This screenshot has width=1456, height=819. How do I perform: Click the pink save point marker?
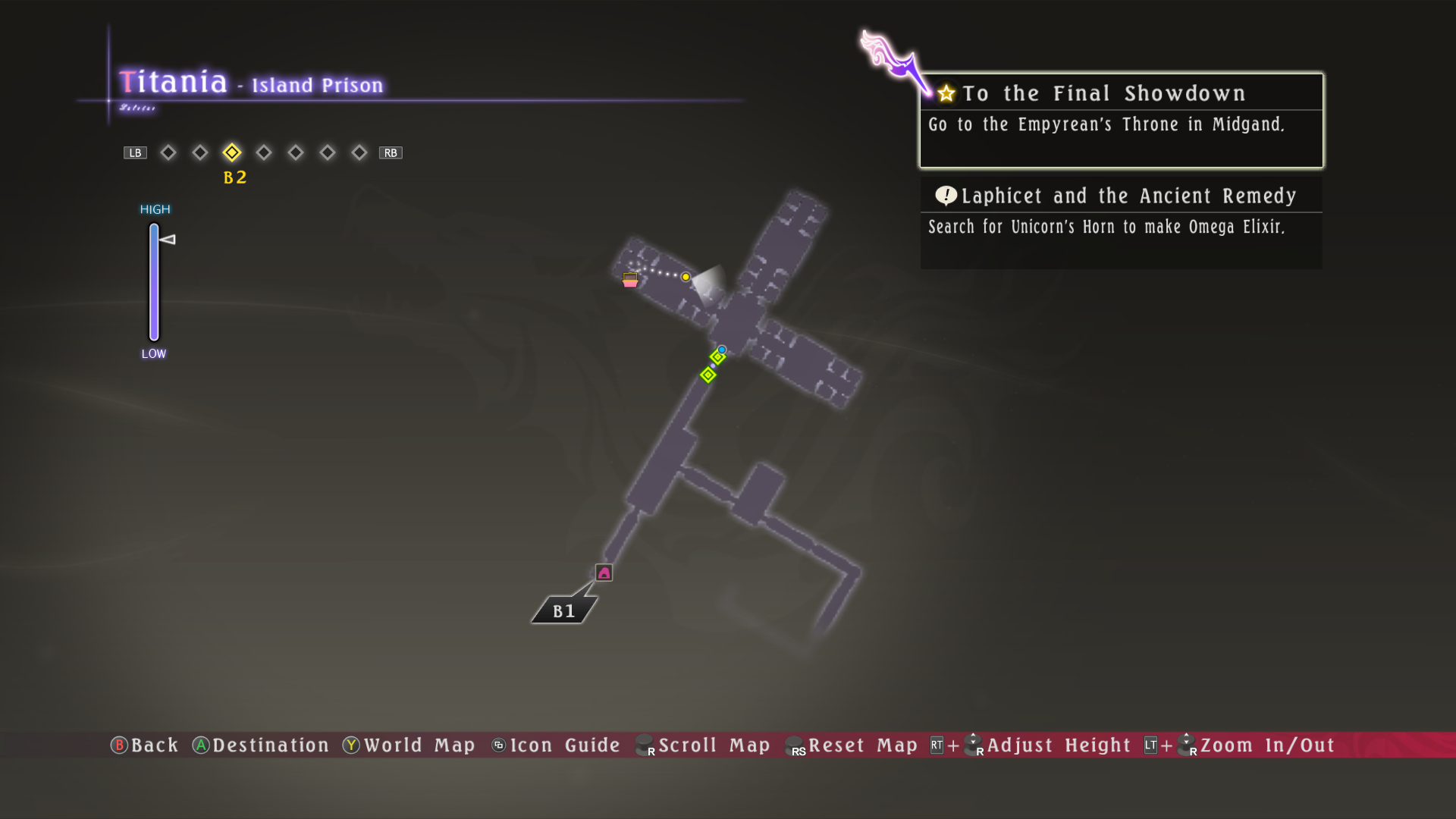click(604, 573)
